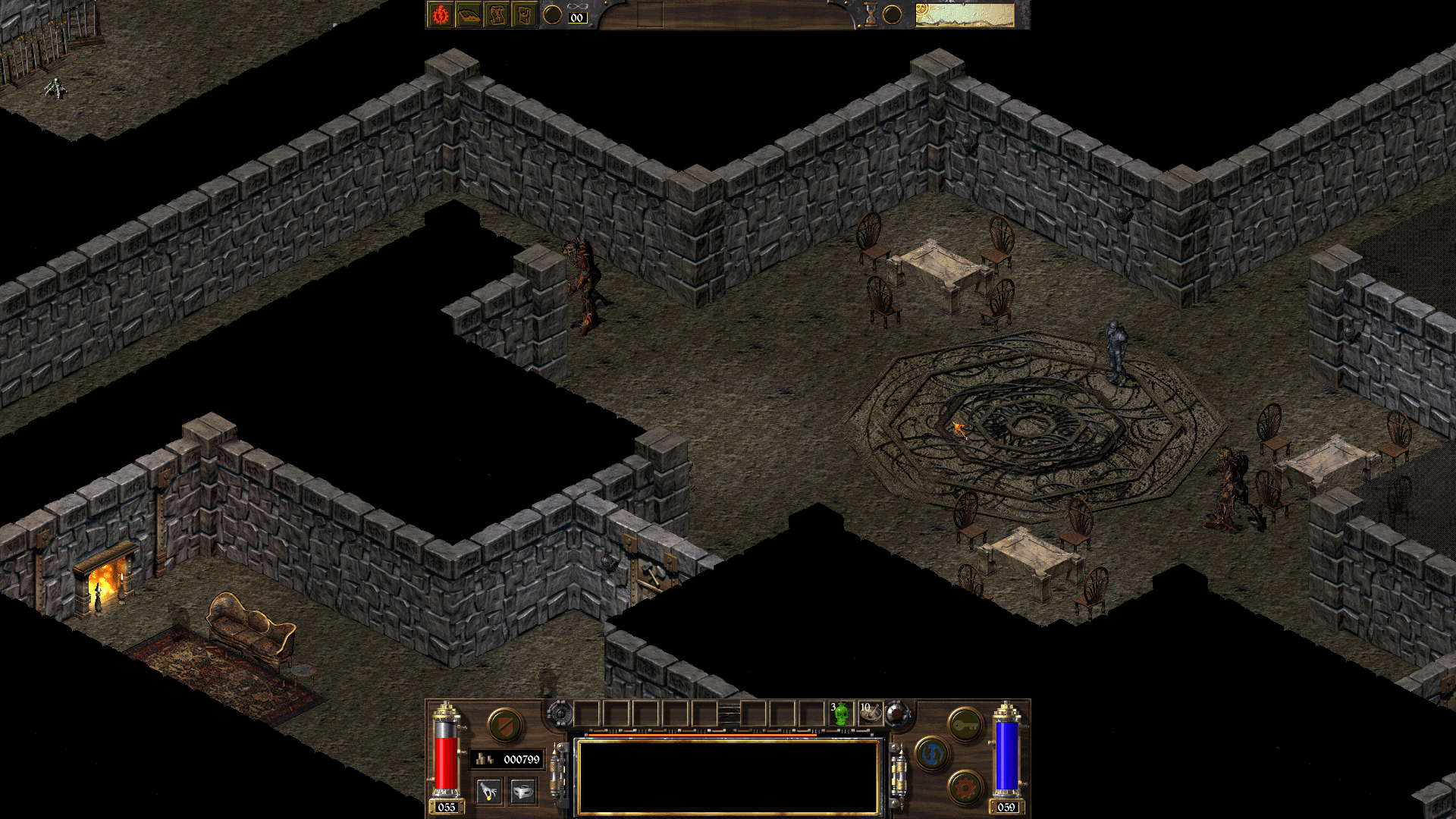Click the left hotbar cycle dial
The image size is (1456, 819).
coord(560,714)
